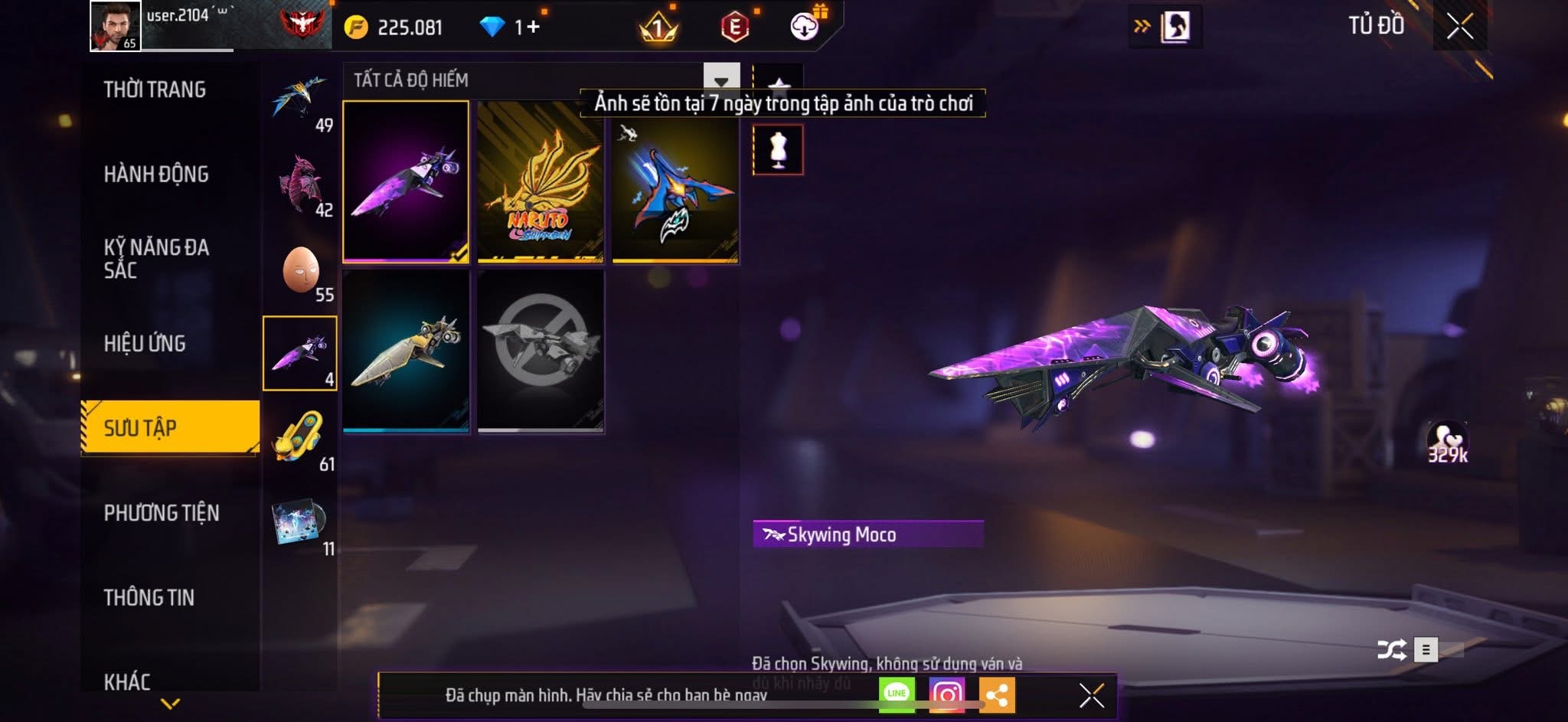Dismiss the screenshot share banner
This screenshot has height=722, width=1568.
click(1091, 695)
